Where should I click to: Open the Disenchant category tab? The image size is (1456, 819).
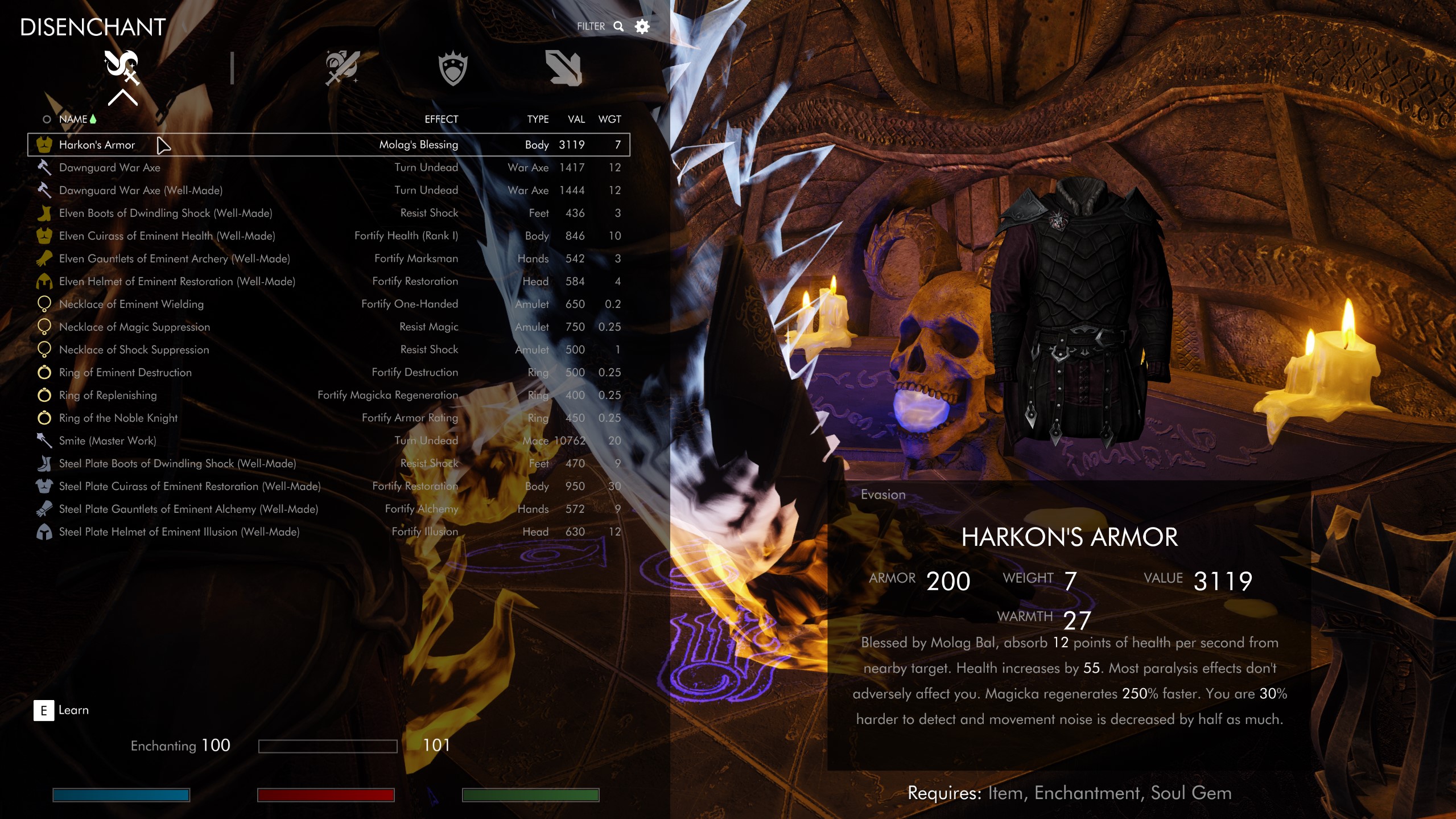click(122, 68)
